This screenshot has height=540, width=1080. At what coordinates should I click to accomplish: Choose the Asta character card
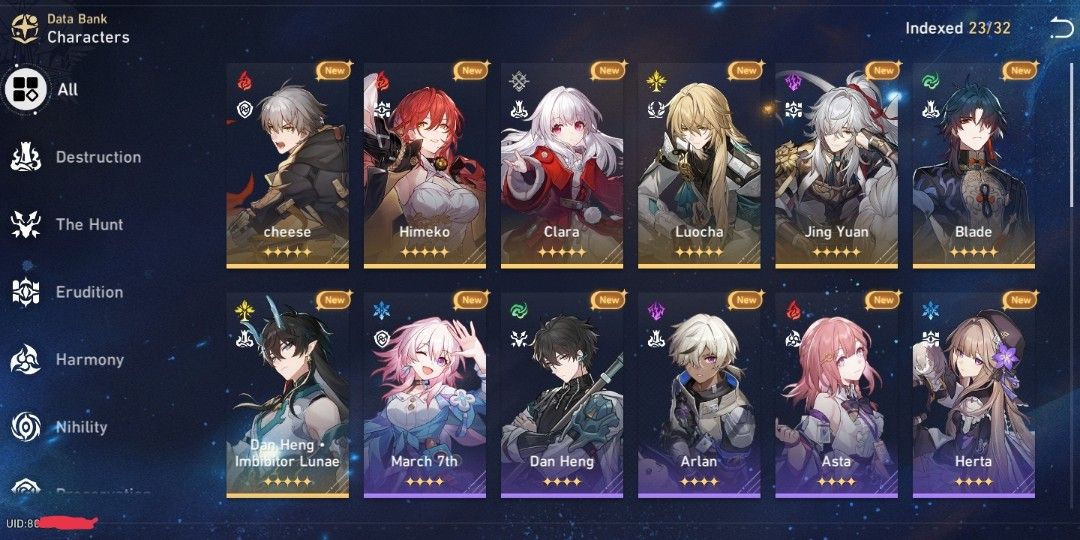(836, 395)
